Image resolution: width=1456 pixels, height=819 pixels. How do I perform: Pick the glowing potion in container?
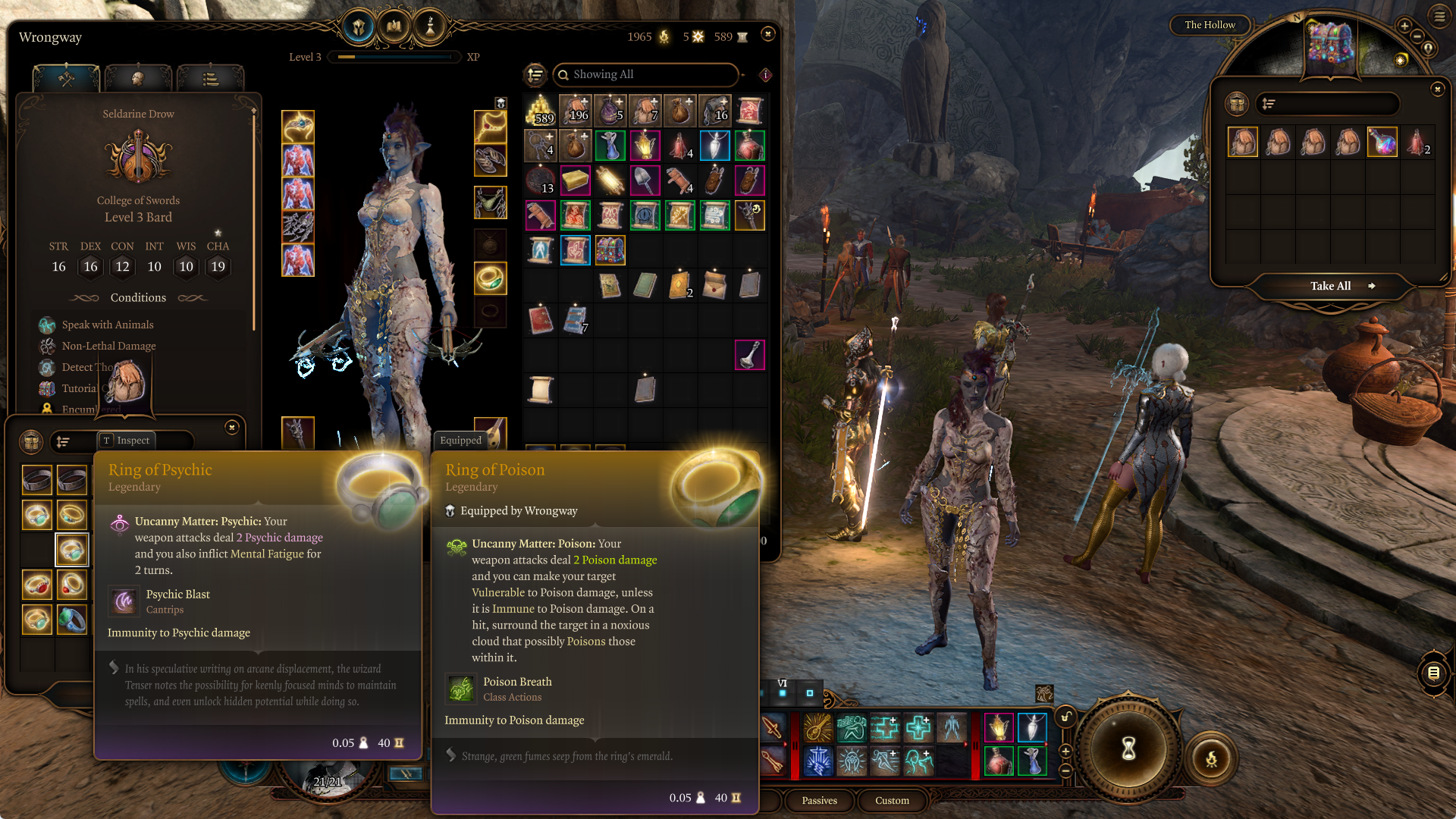tap(1382, 142)
